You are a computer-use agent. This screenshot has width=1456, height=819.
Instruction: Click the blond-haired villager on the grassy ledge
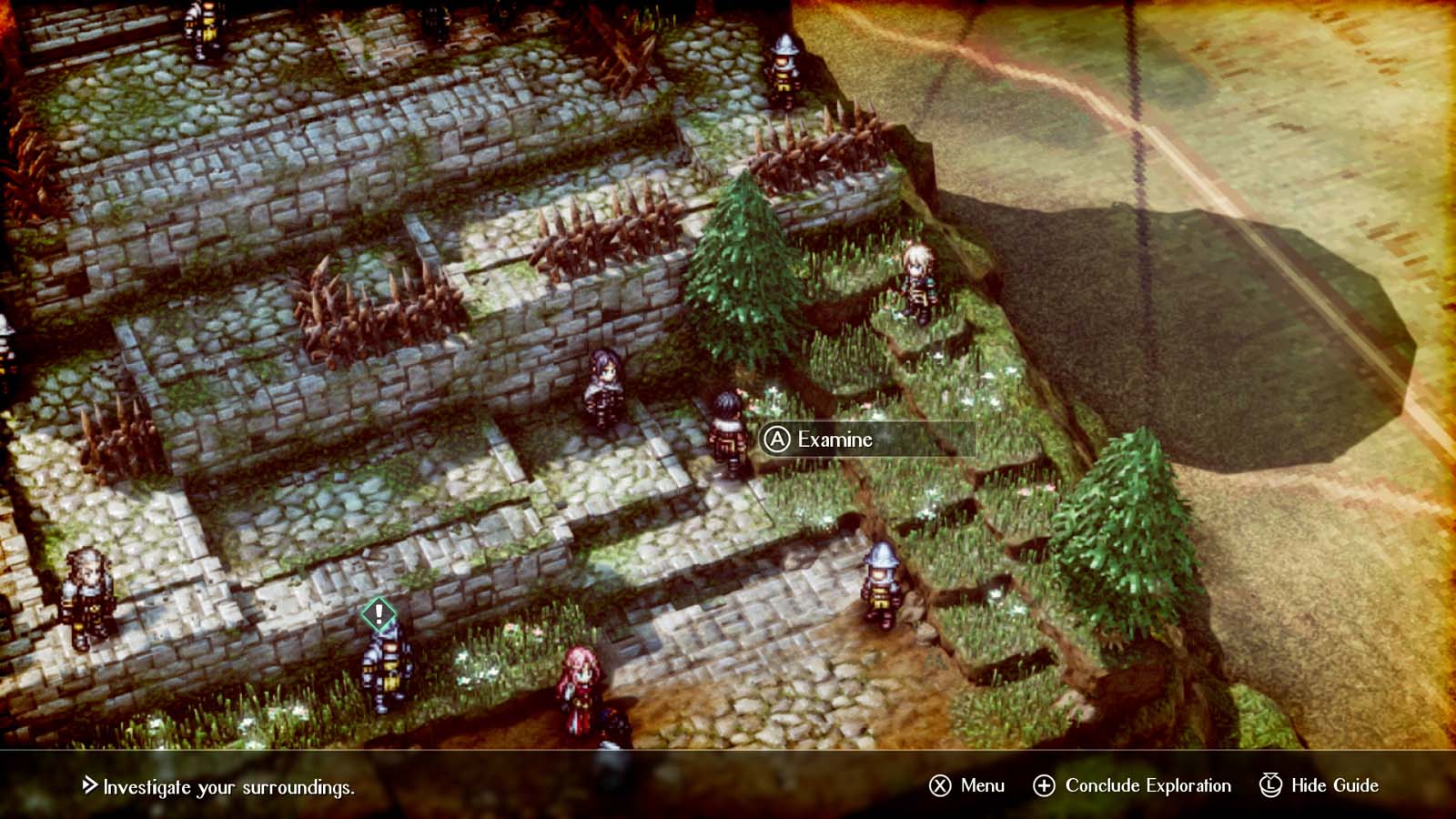coord(920,278)
